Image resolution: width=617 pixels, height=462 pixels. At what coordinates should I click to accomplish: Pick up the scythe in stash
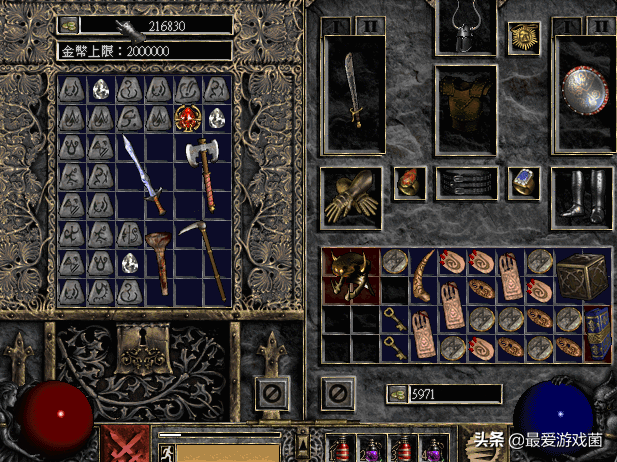click(204, 260)
